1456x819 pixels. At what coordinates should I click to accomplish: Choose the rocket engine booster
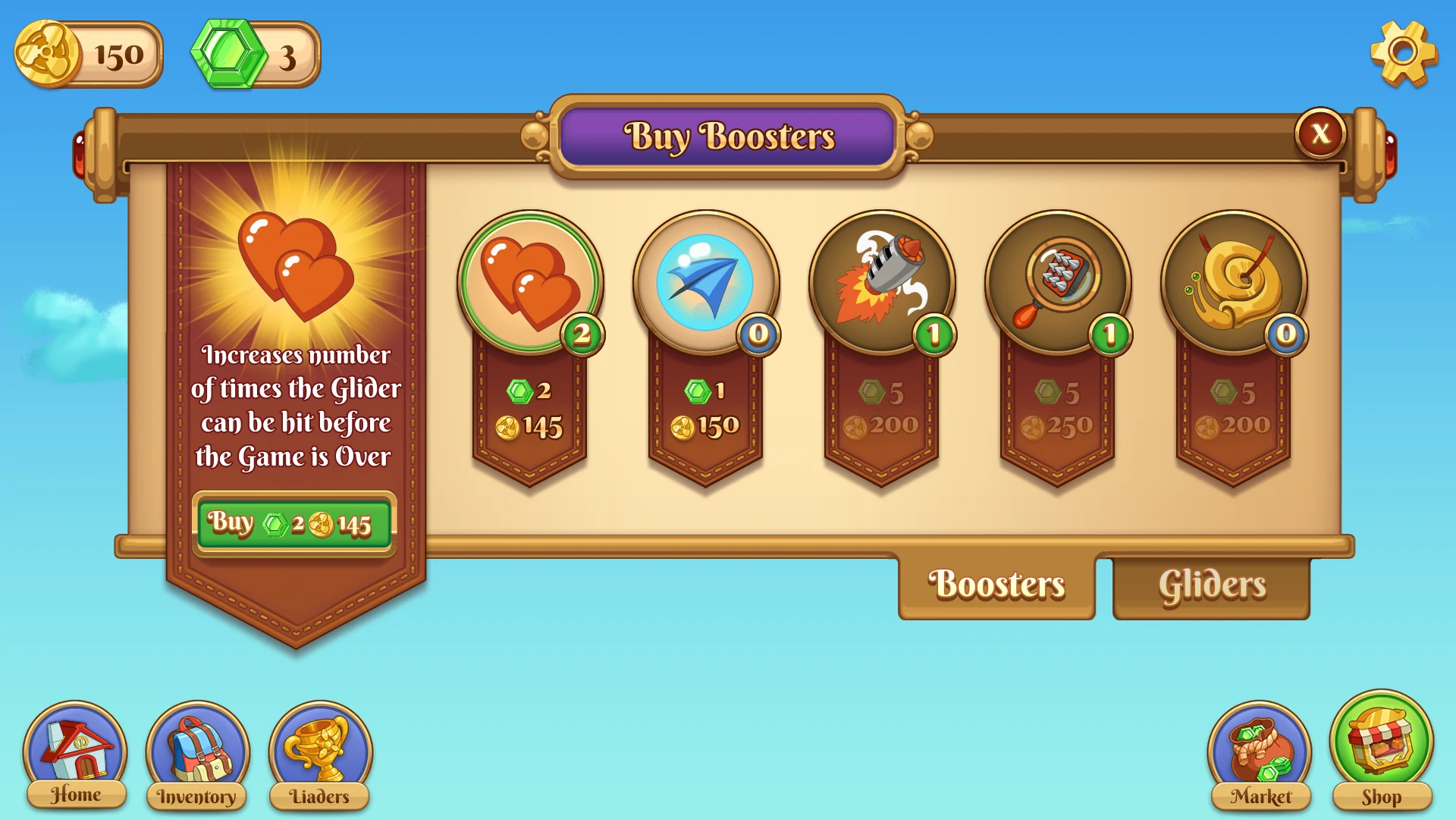pyautogui.click(x=881, y=282)
